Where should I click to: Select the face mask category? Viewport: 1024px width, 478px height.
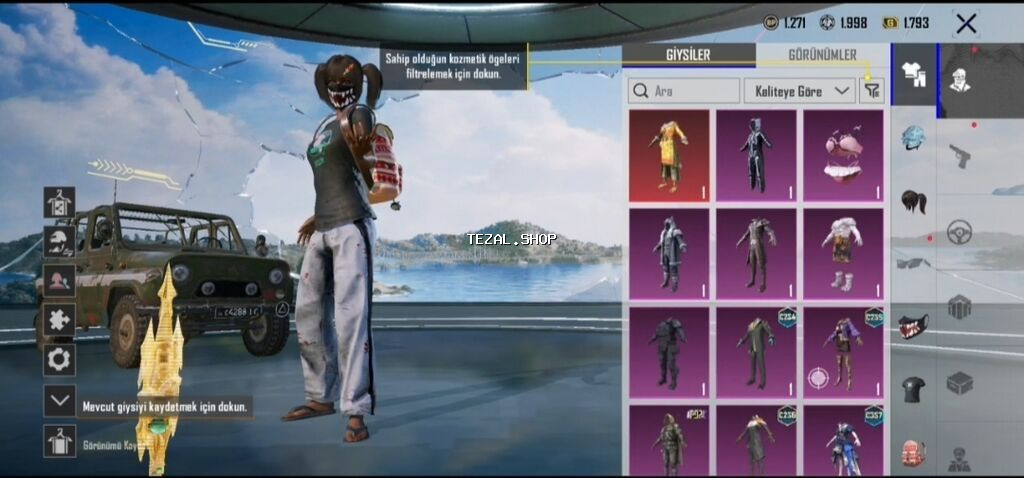[913, 325]
